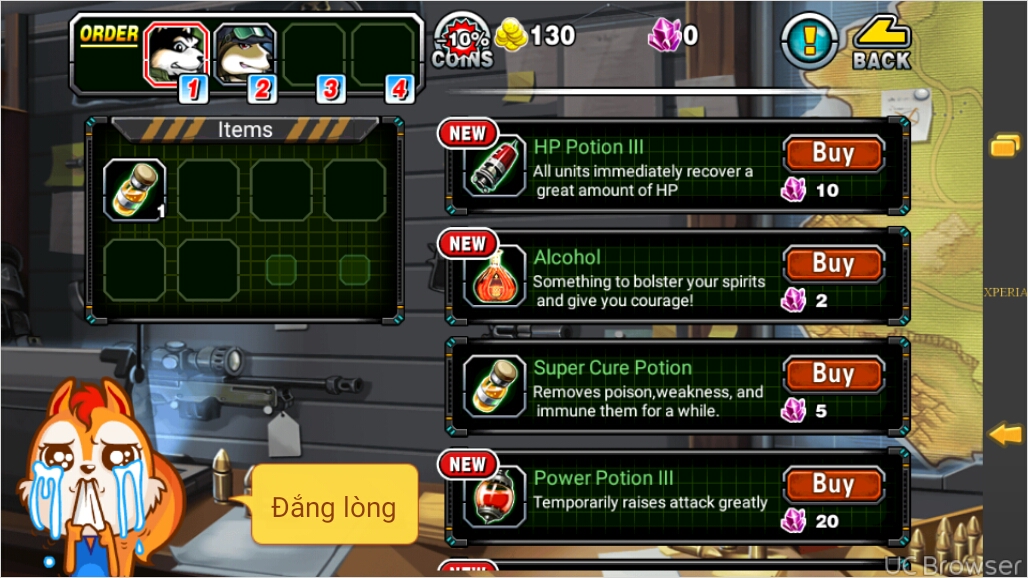
Task: Tap the exclamation mark info button
Action: click(x=808, y=42)
